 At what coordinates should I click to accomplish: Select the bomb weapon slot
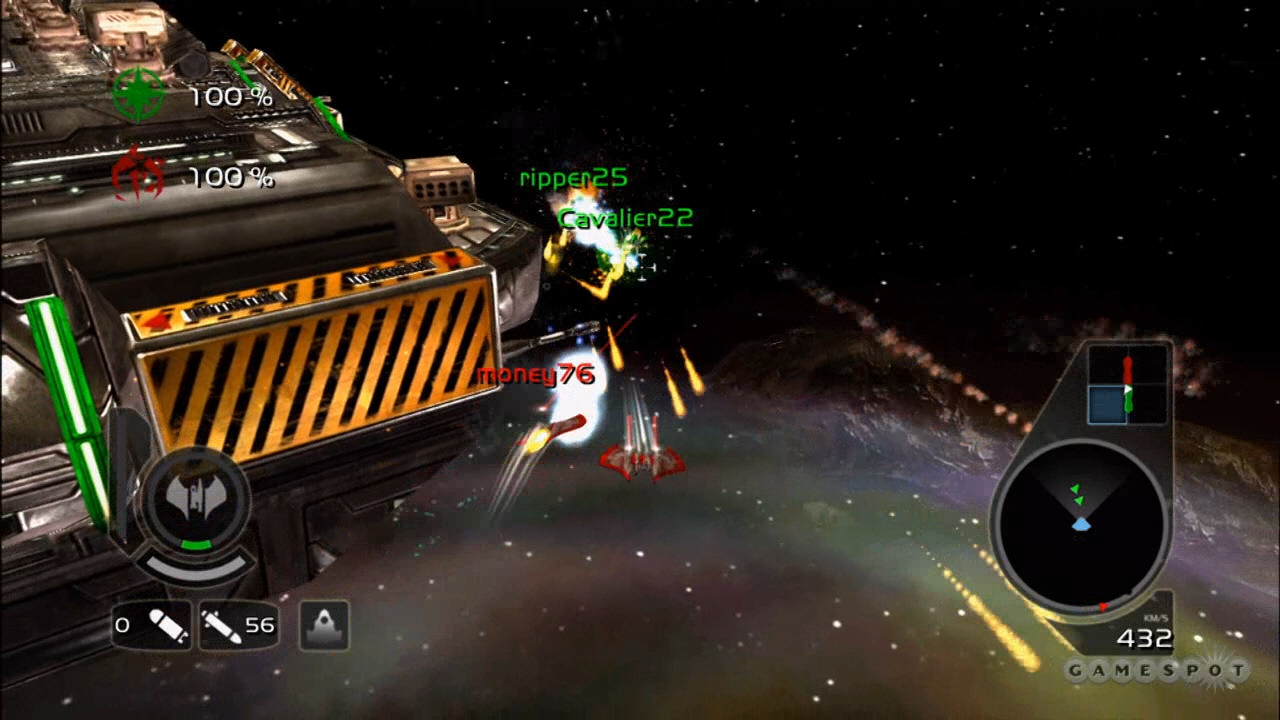coord(152,625)
